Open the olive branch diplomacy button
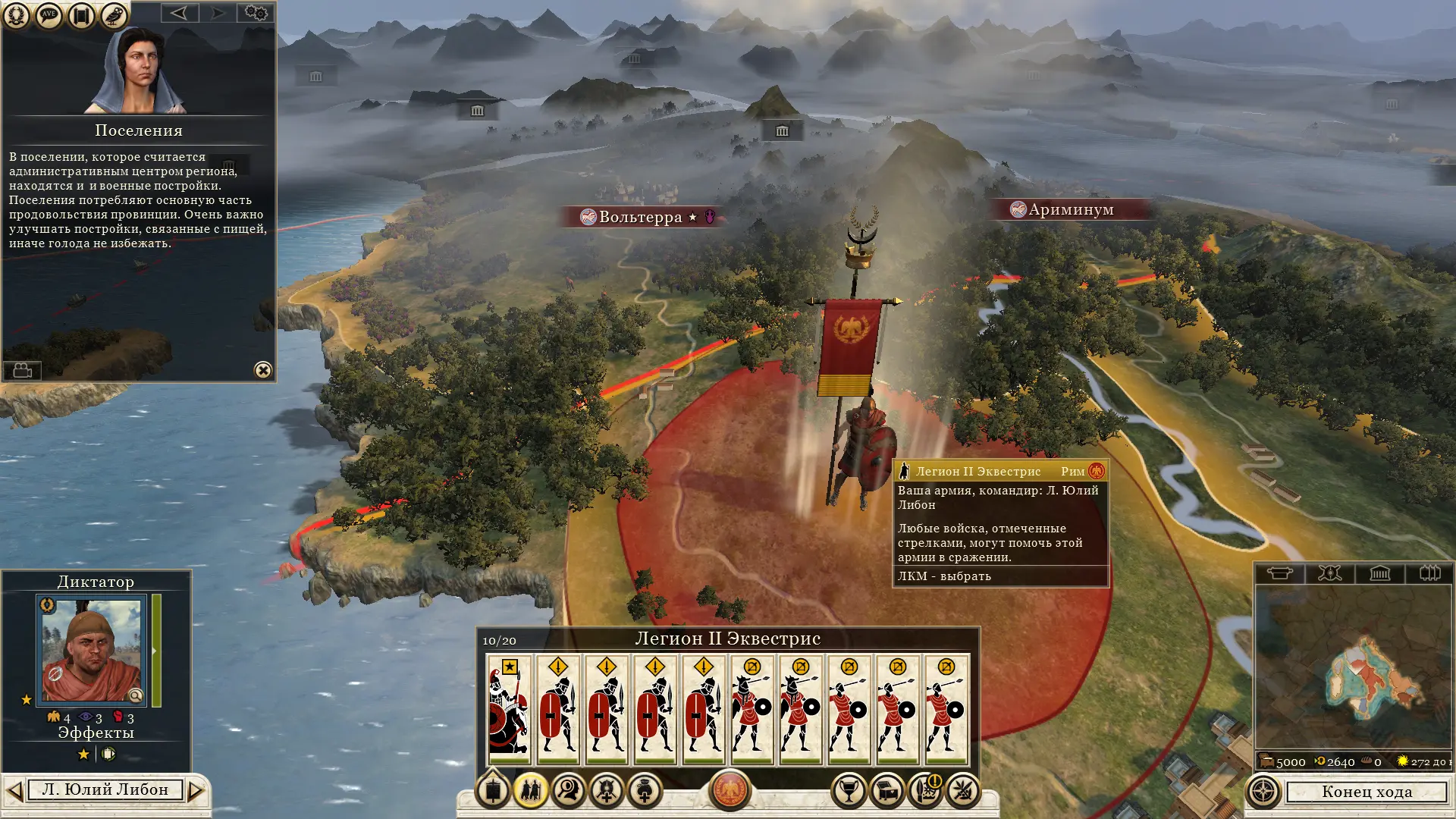Image resolution: width=1456 pixels, height=819 pixels. click(x=962, y=792)
